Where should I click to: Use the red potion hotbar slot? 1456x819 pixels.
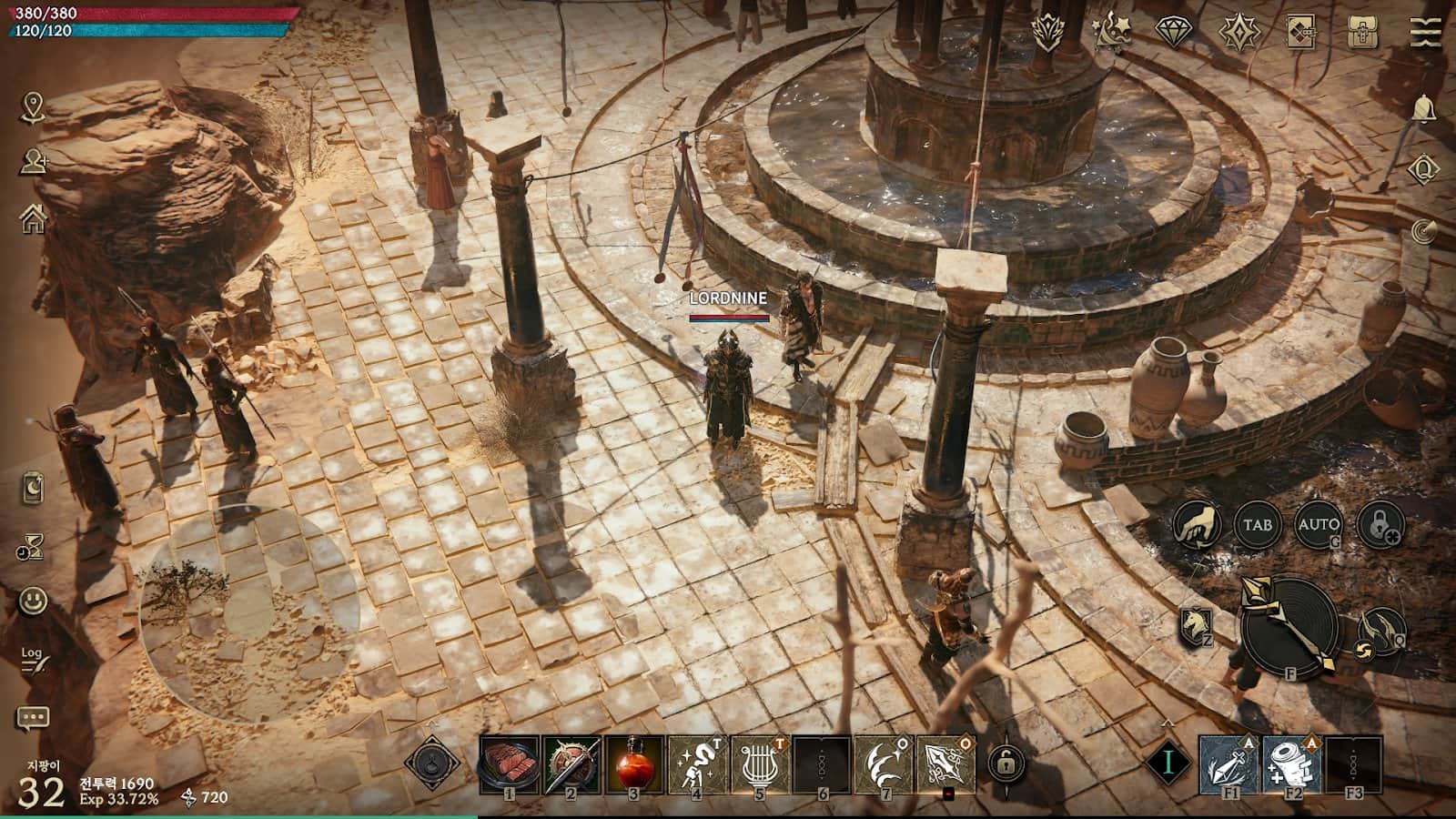coord(633,763)
